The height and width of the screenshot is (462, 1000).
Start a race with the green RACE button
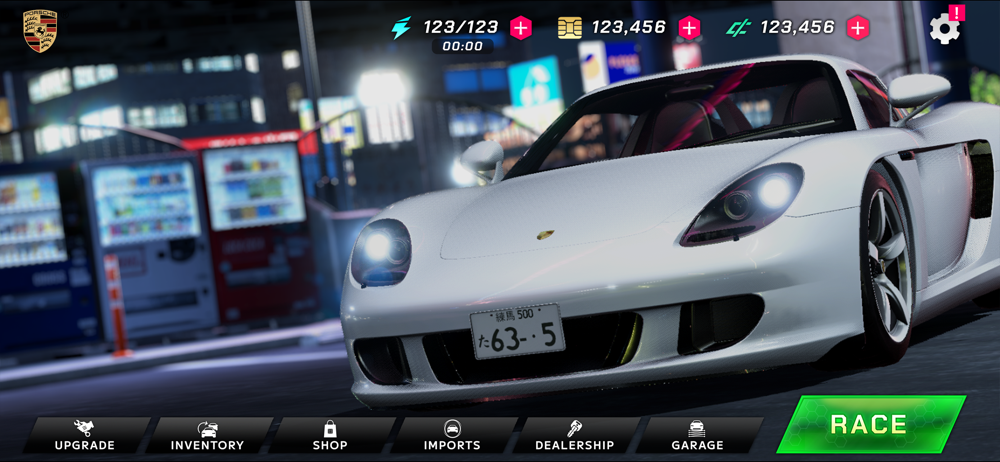click(868, 424)
